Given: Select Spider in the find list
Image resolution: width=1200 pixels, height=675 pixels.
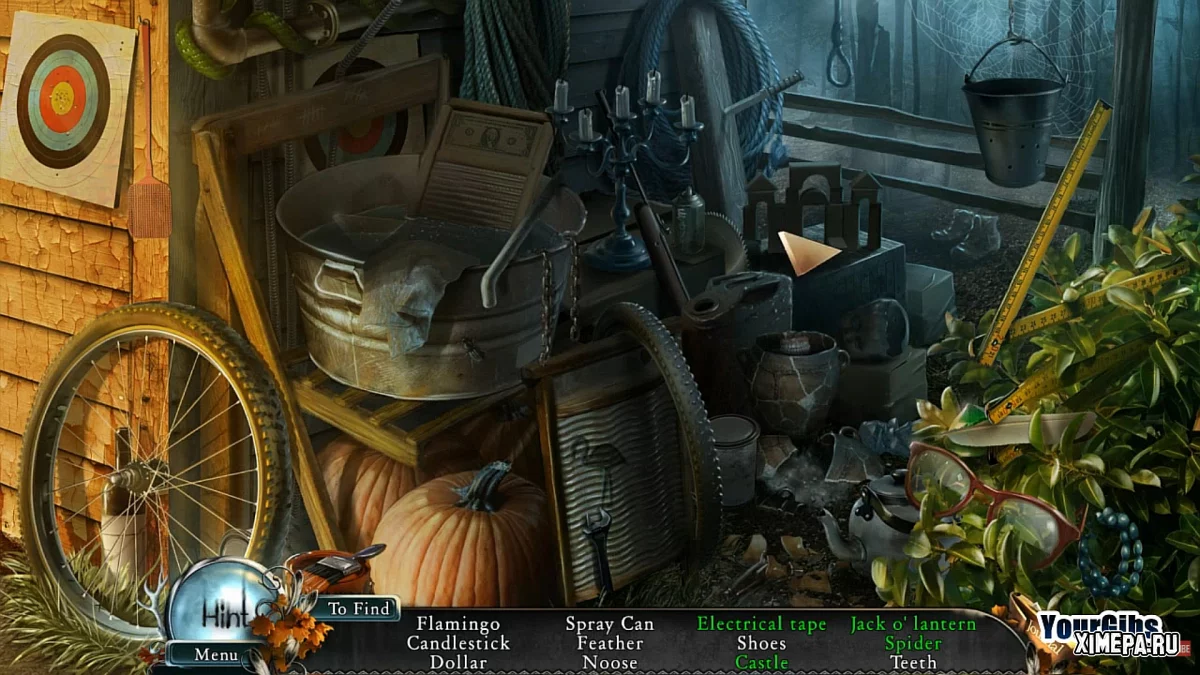Looking at the screenshot, I should click(913, 643).
